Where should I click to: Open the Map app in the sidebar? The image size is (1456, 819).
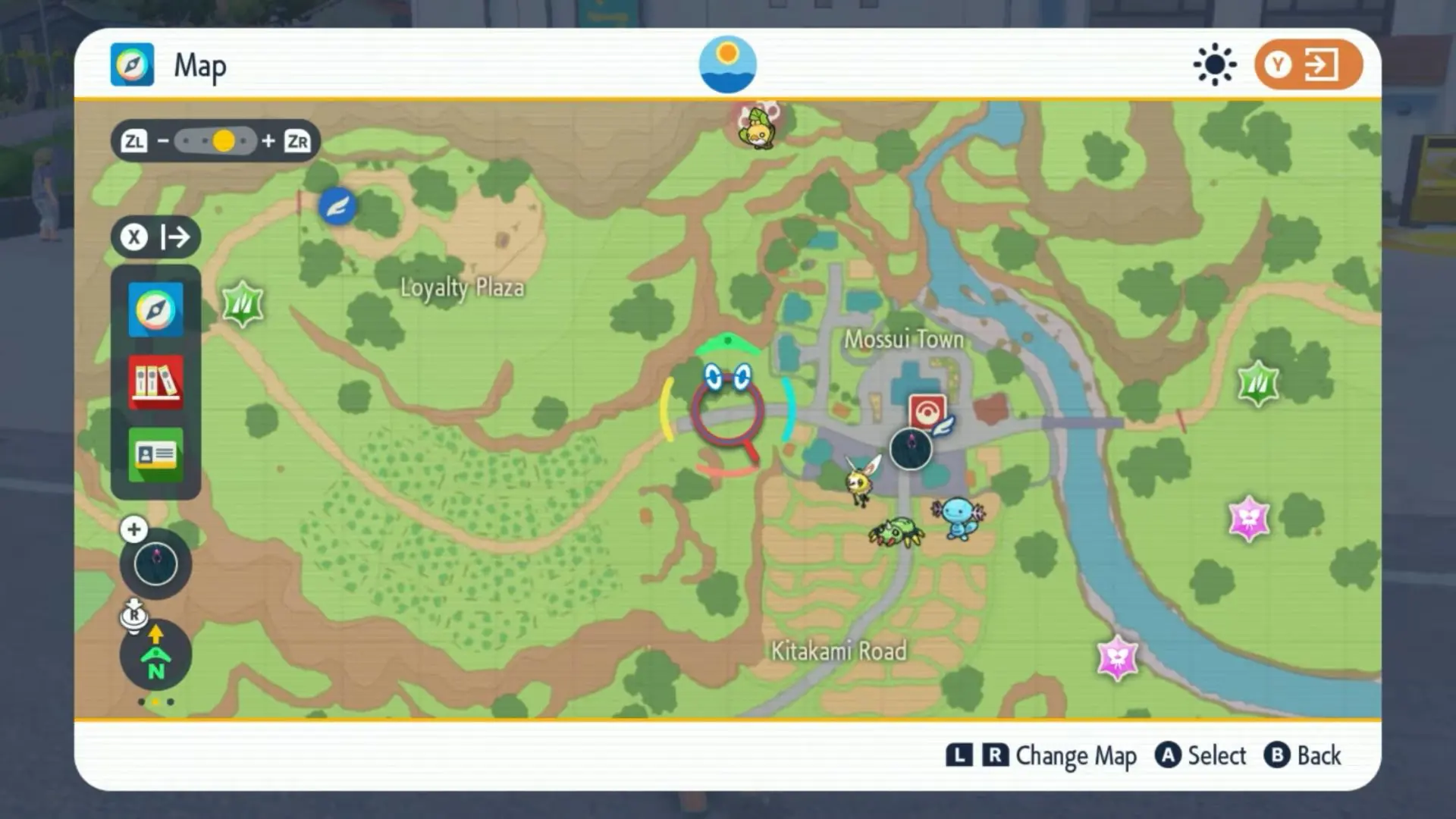click(x=155, y=309)
